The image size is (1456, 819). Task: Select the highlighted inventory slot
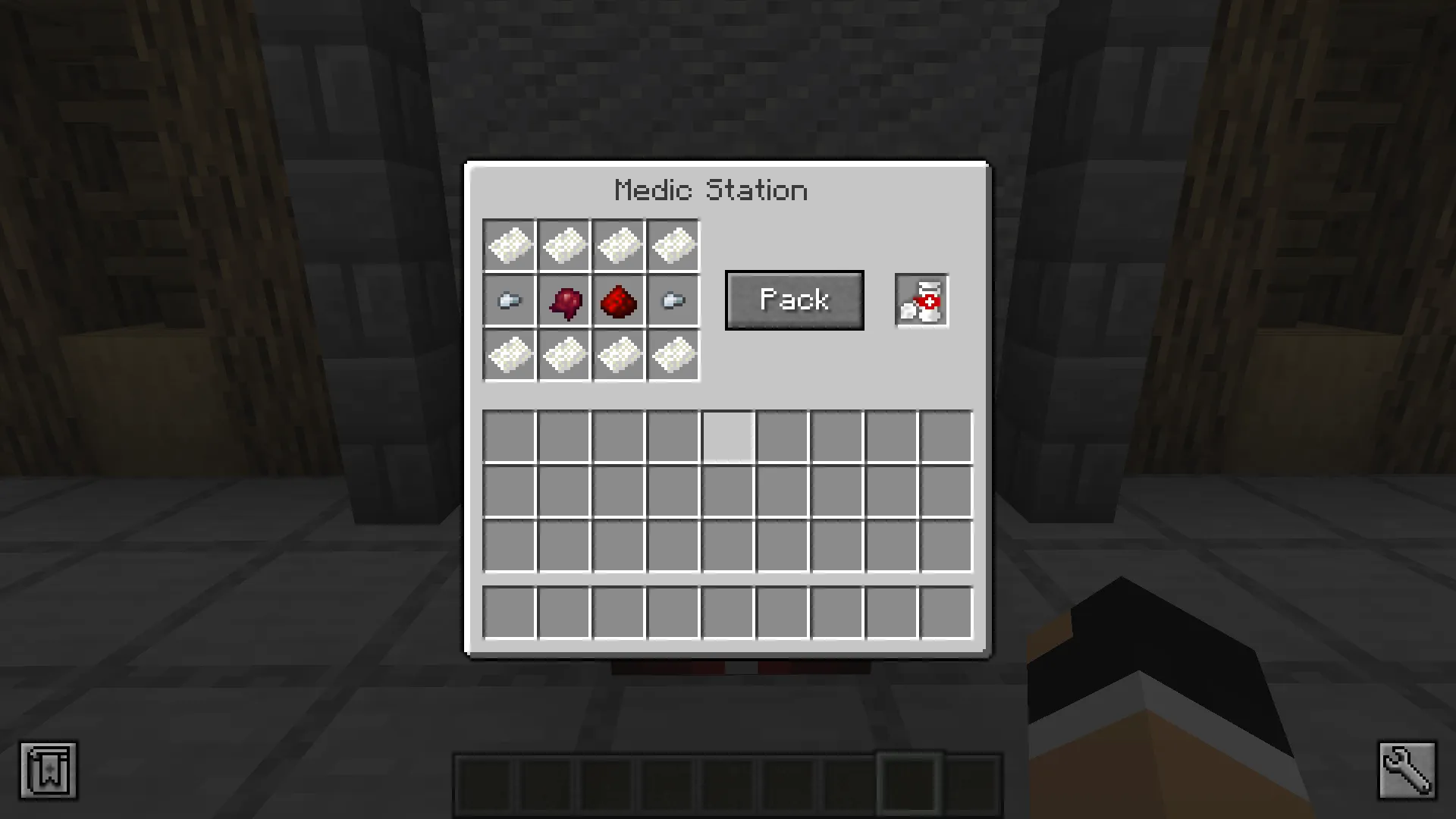click(727, 436)
